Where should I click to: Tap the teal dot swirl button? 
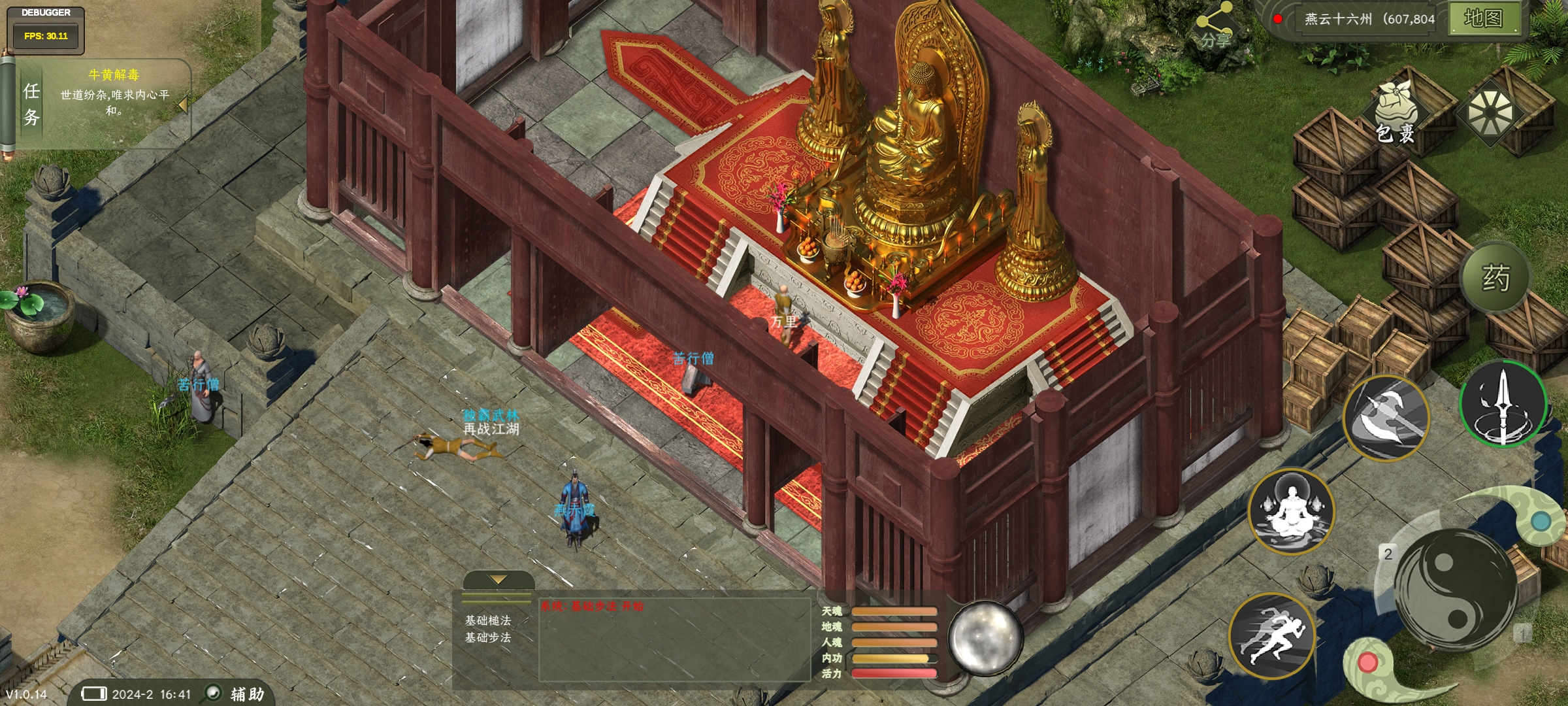(1541, 522)
